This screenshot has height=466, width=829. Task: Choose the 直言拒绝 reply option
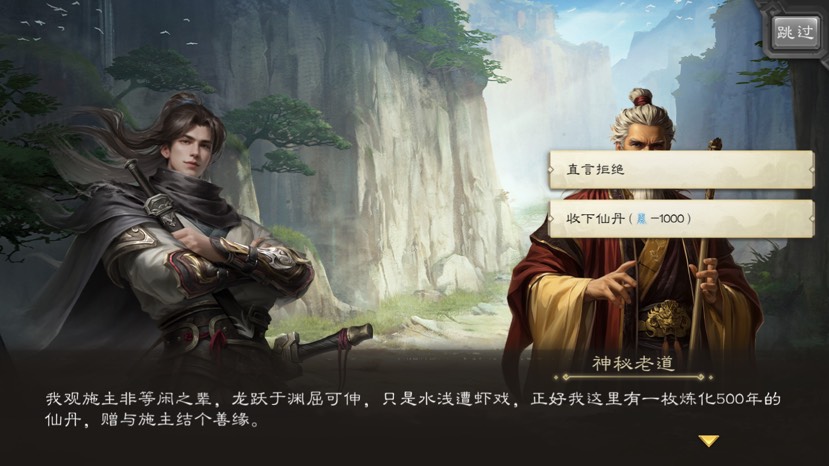pyautogui.click(x=680, y=170)
